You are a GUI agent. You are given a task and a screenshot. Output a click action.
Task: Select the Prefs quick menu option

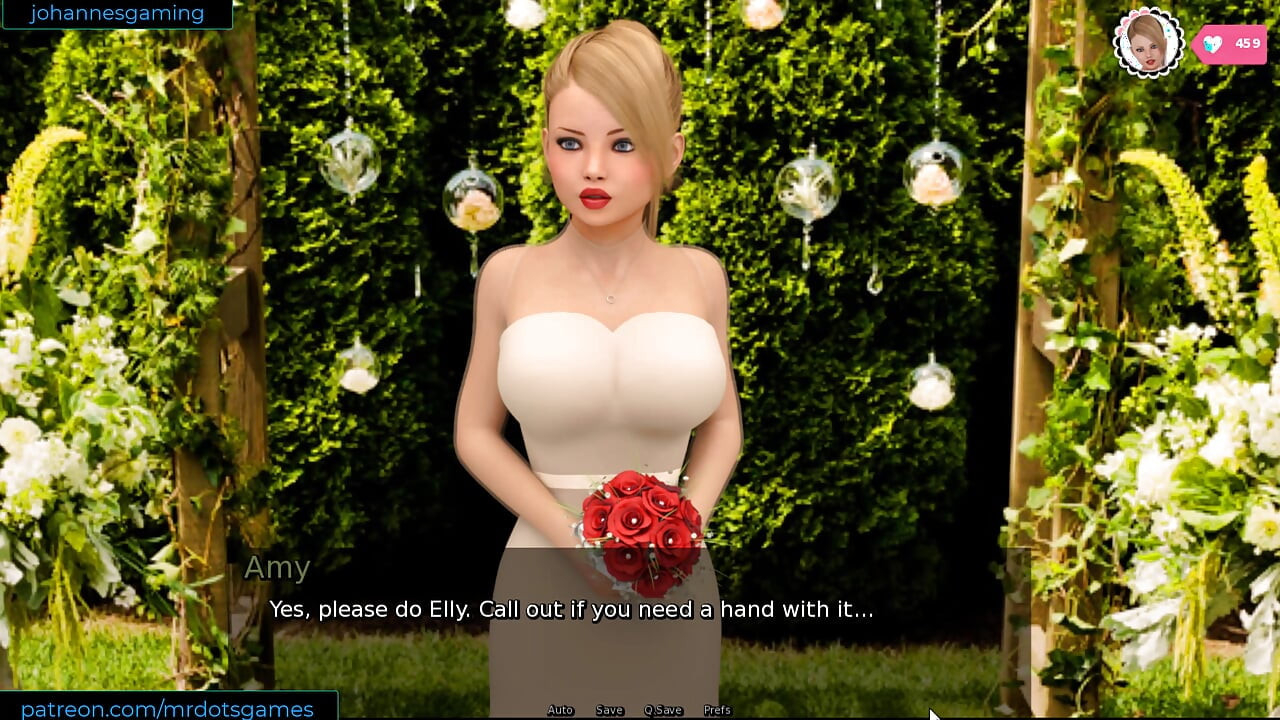click(718, 710)
